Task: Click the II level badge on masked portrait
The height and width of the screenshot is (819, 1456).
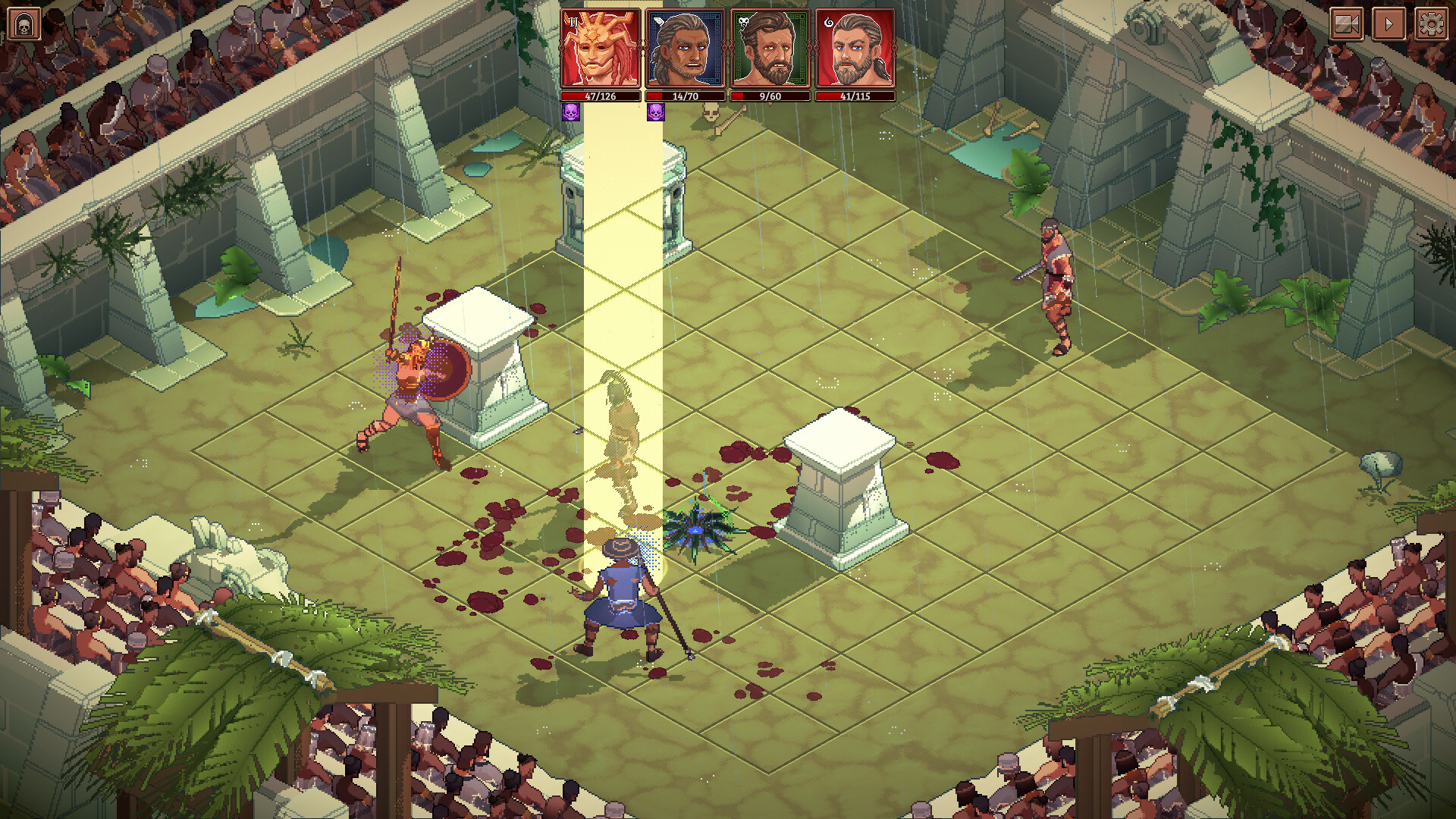Action: coord(574,23)
